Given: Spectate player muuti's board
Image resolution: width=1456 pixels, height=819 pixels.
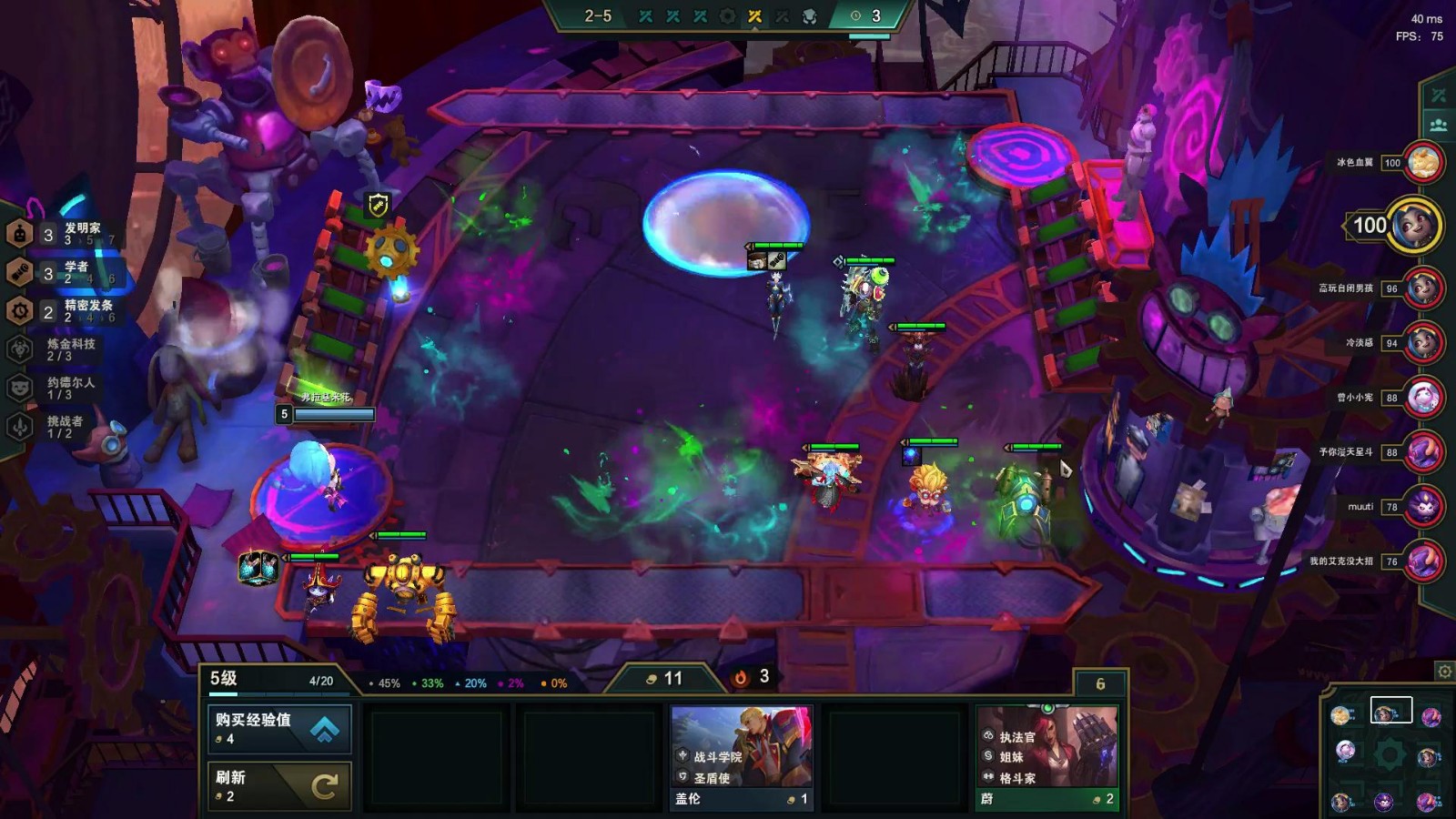Looking at the screenshot, I should tap(1423, 507).
